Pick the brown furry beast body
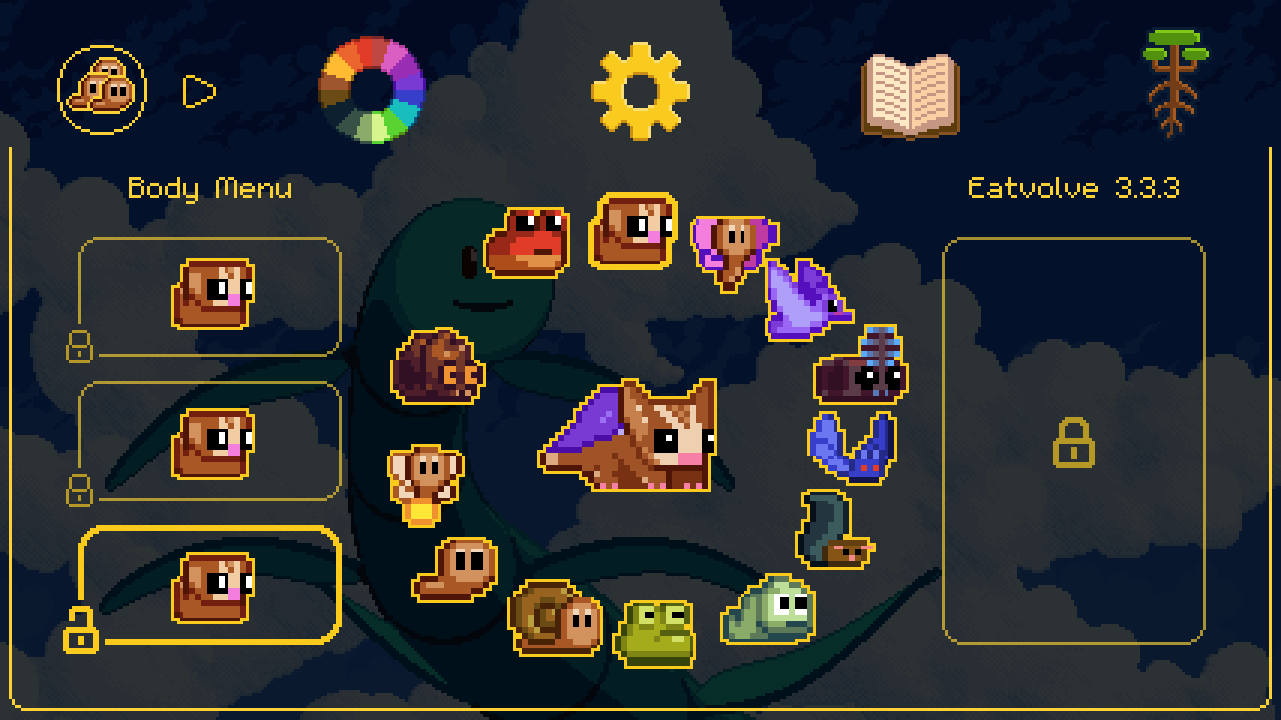This screenshot has height=720, width=1281. (x=436, y=367)
